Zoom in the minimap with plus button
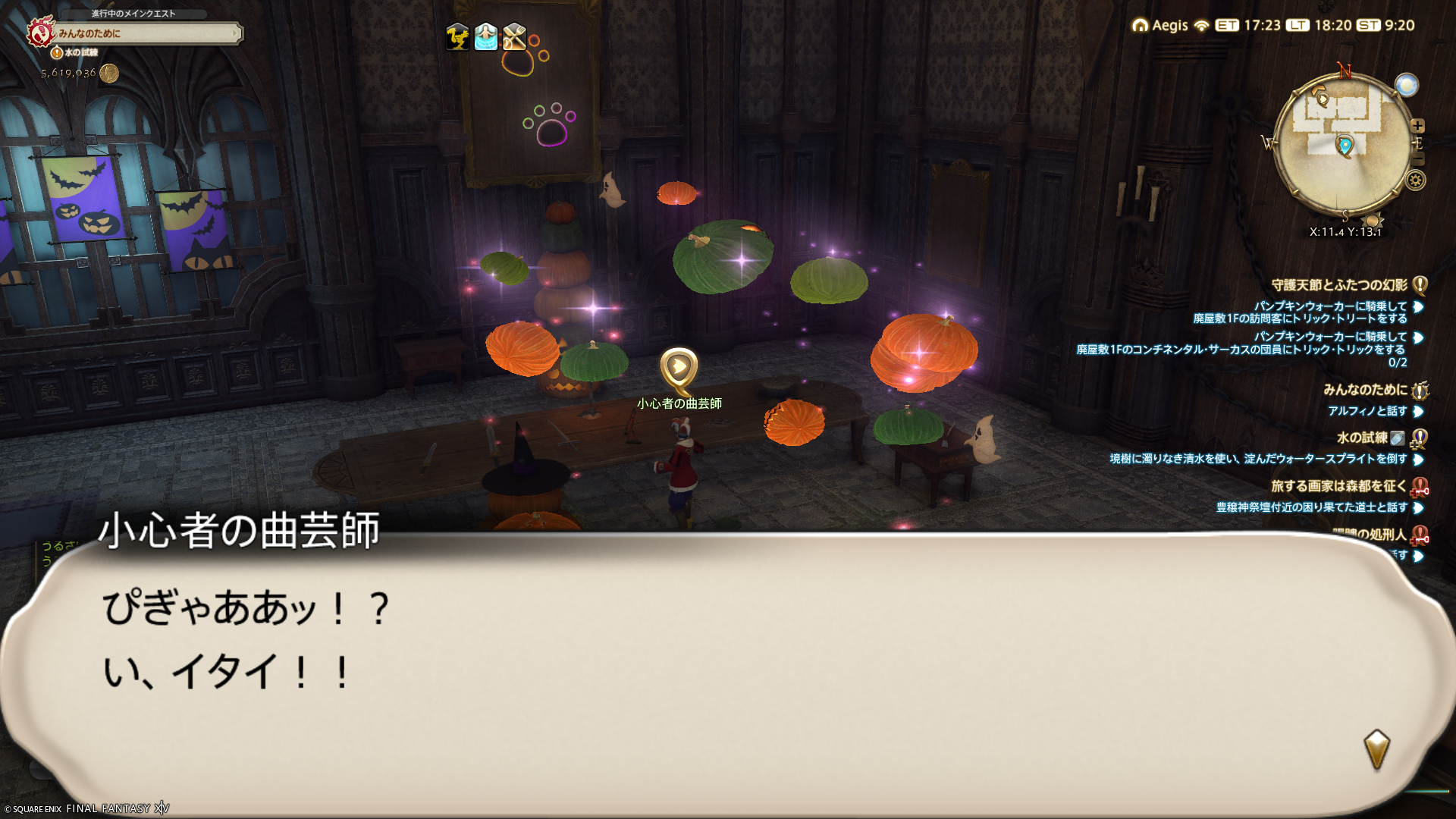Viewport: 1456px width, 819px height. [x=1417, y=126]
